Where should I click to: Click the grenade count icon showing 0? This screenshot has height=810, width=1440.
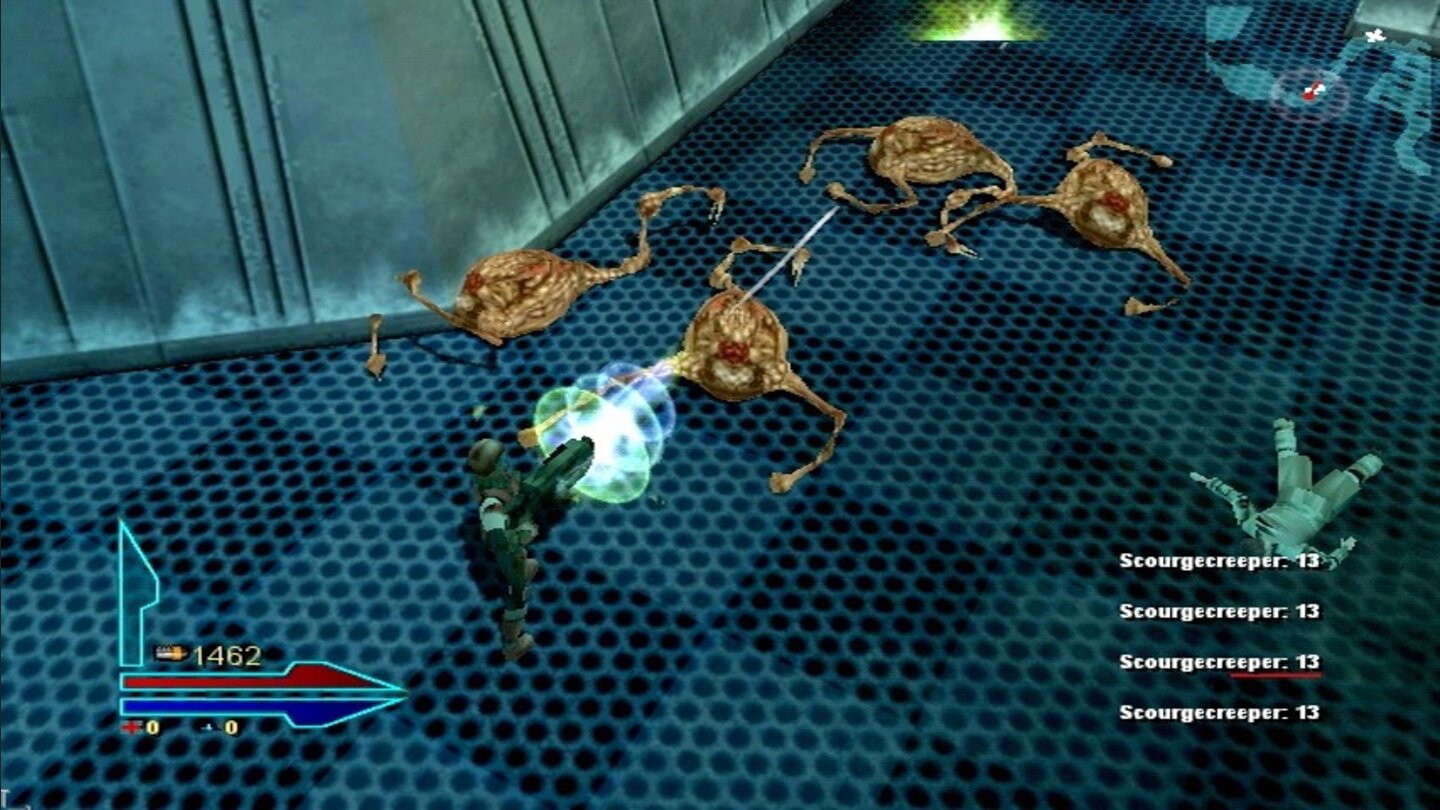click(x=208, y=729)
